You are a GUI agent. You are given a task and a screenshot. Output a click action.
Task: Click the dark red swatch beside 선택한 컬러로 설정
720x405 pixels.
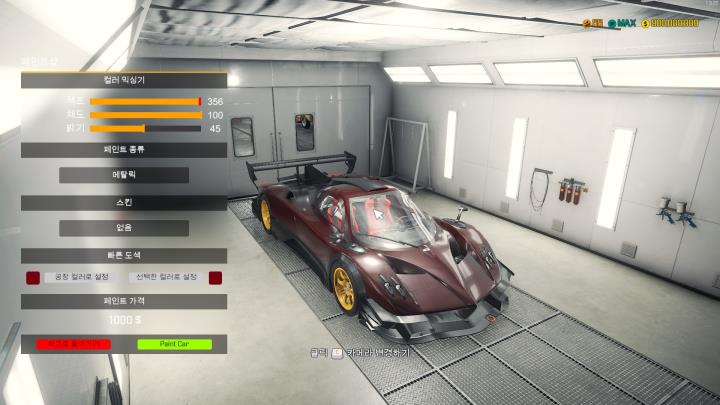[x=215, y=277]
